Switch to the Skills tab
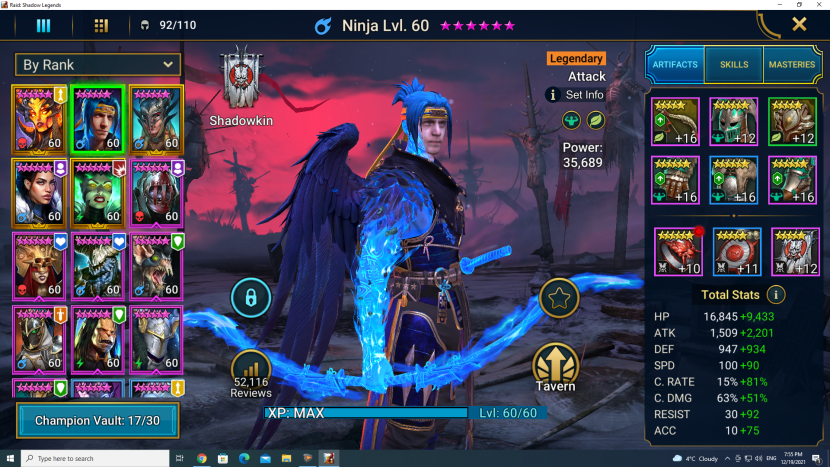The image size is (830, 467). coord(733,64)
